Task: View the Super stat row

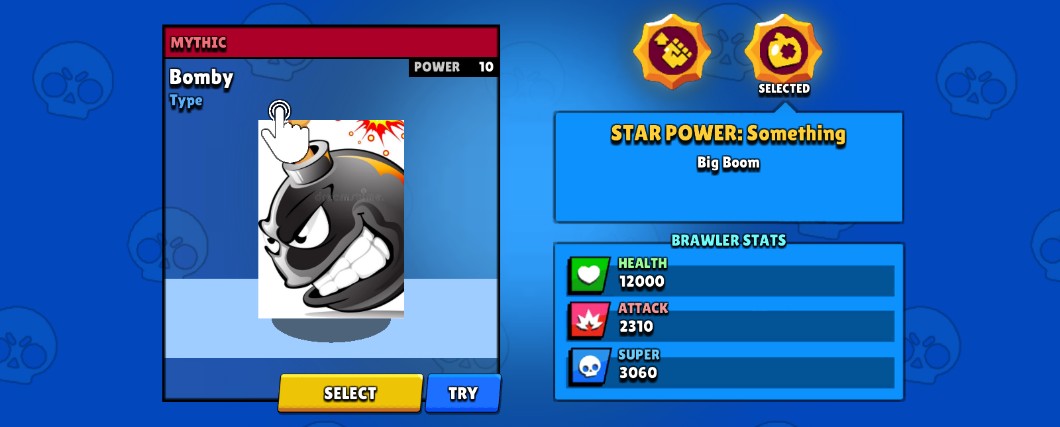Action: (730, 366)
